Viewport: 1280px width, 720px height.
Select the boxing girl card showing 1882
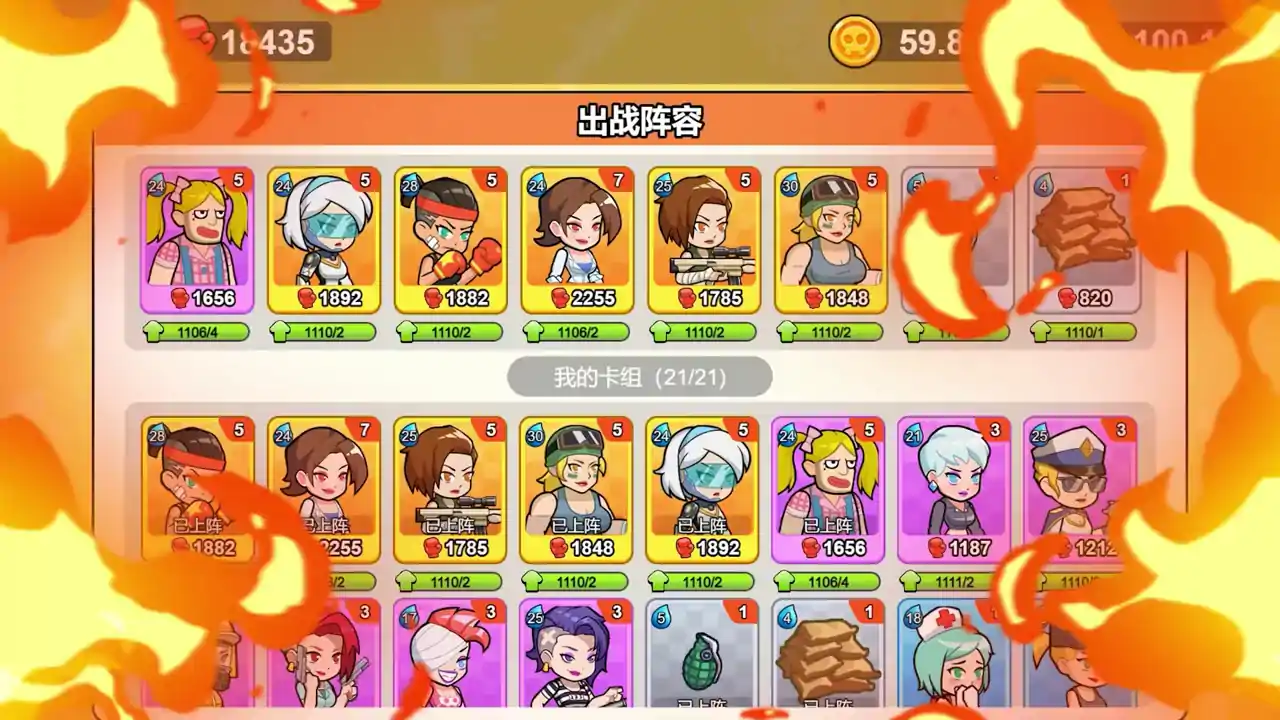point(448,240)
